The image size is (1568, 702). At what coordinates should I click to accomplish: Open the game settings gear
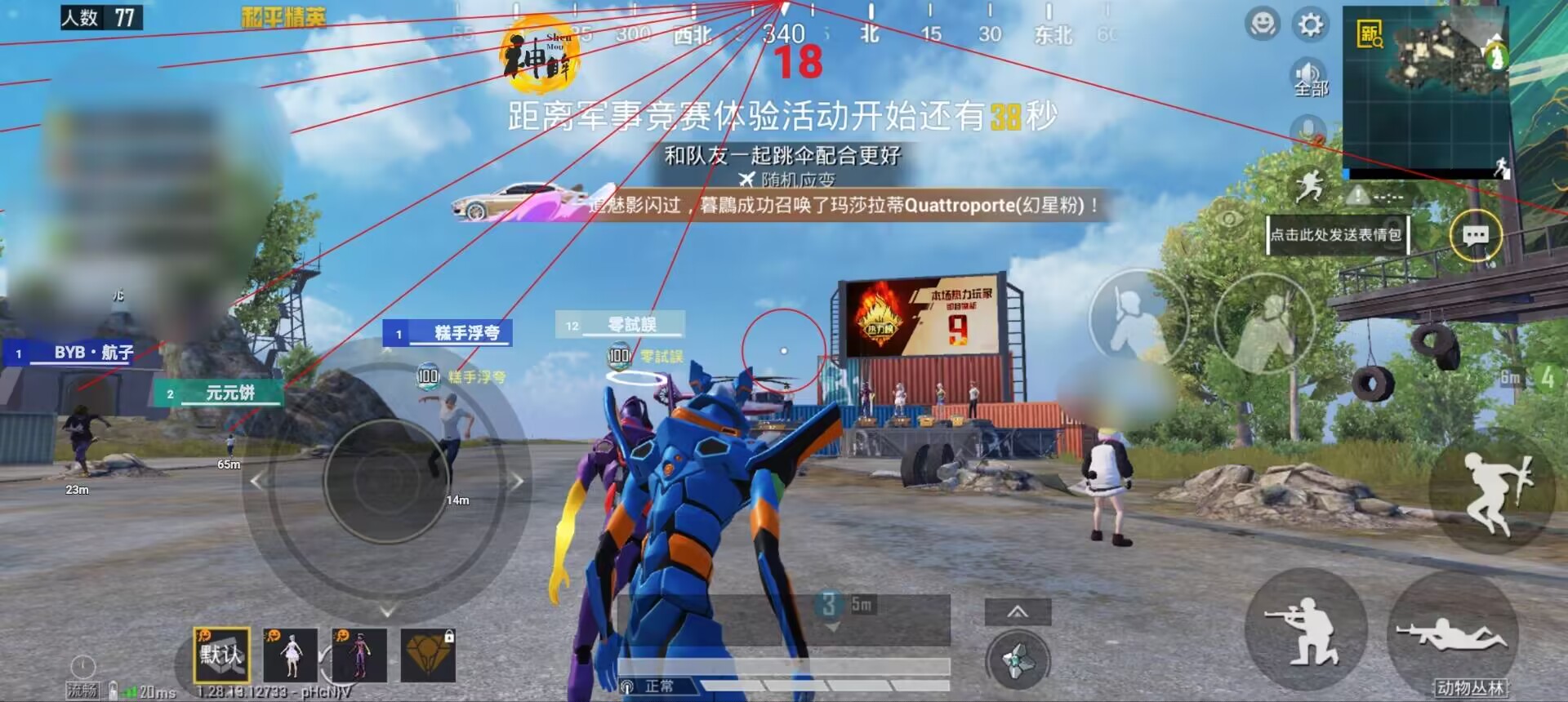click(1309, 24)
